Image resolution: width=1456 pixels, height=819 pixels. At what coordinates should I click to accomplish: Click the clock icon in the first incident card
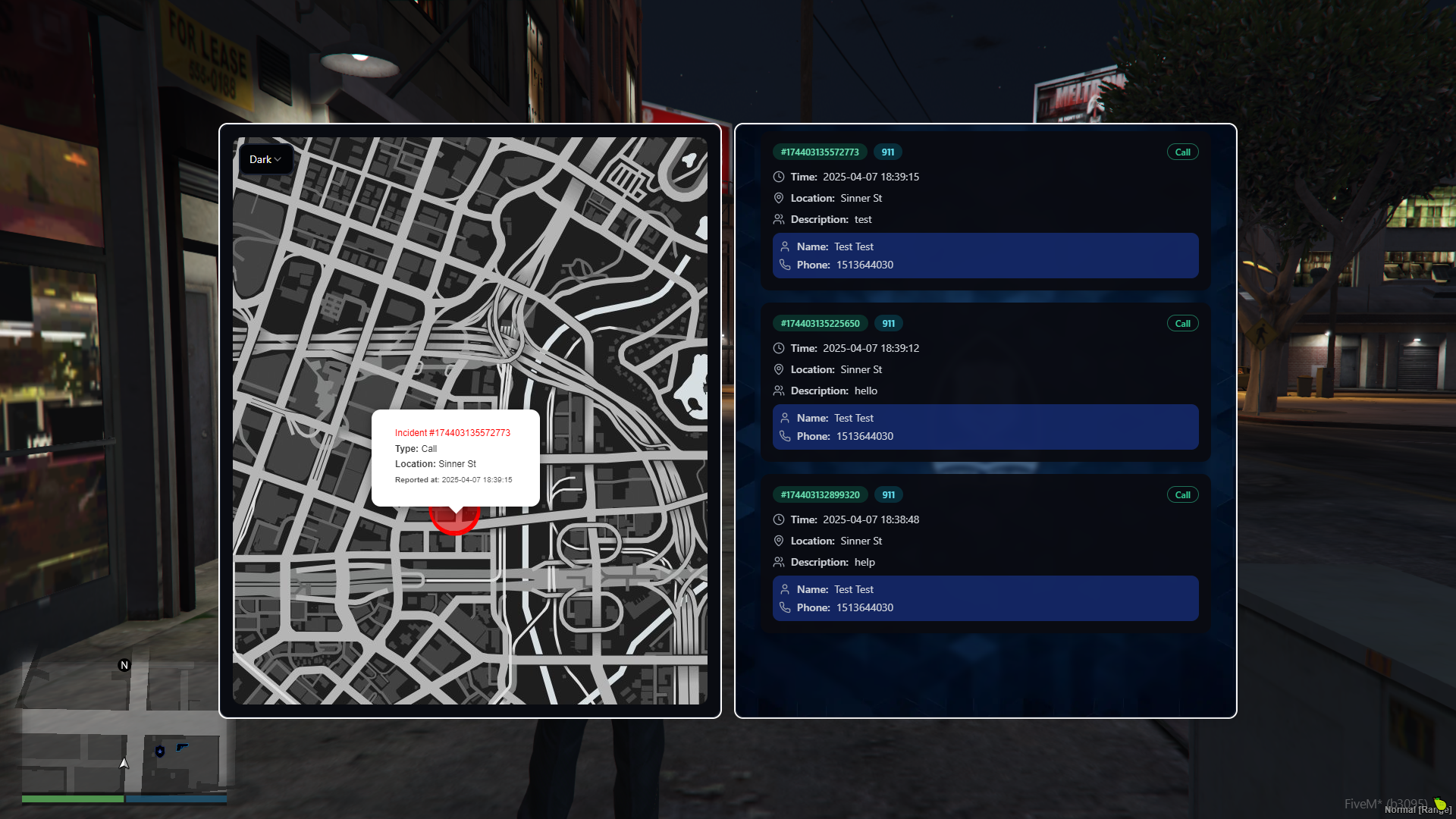pyautogui.click(x=779, y=177)
